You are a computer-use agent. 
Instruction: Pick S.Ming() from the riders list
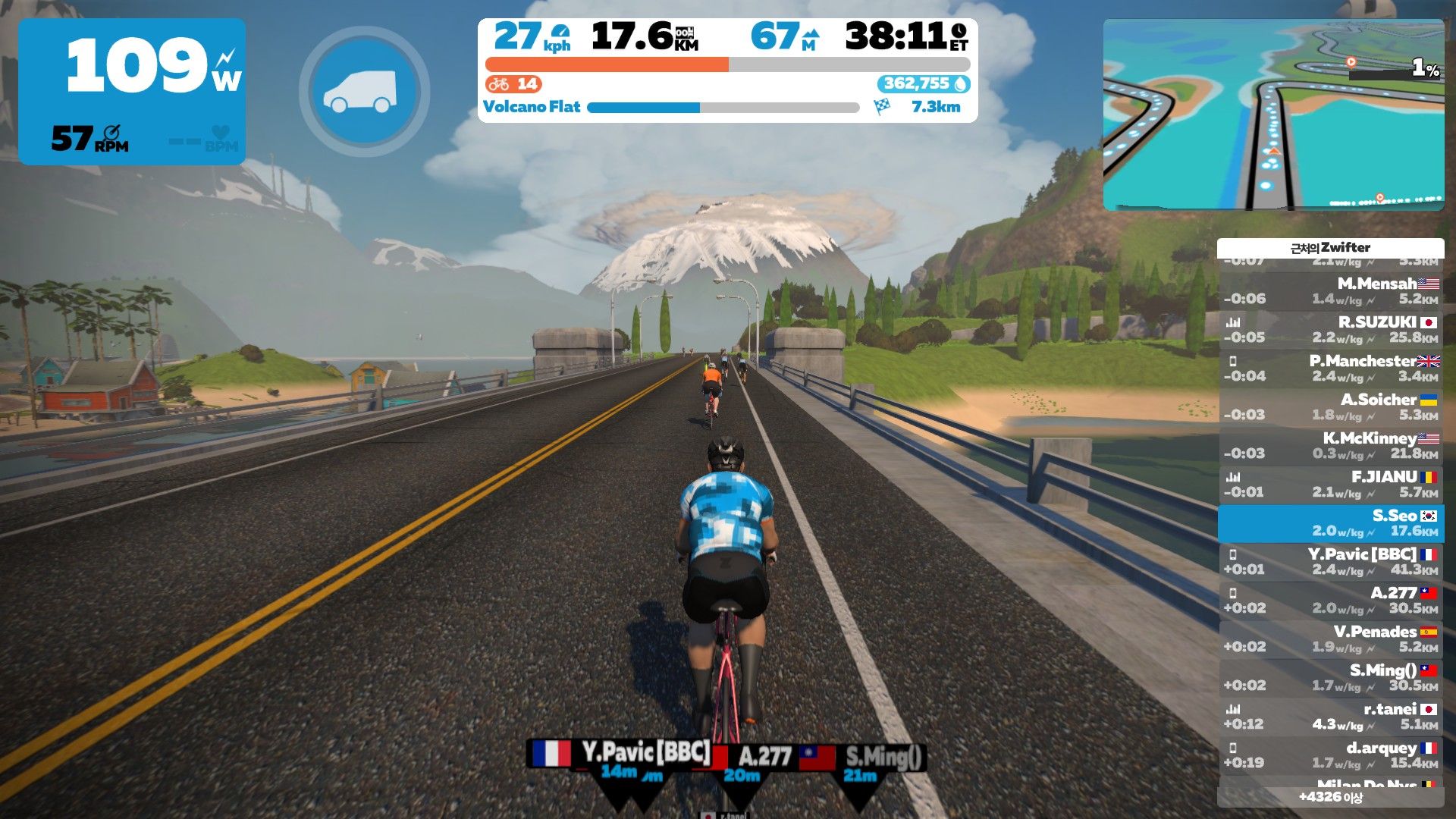pyautogui.click(x=1331, y=678)
